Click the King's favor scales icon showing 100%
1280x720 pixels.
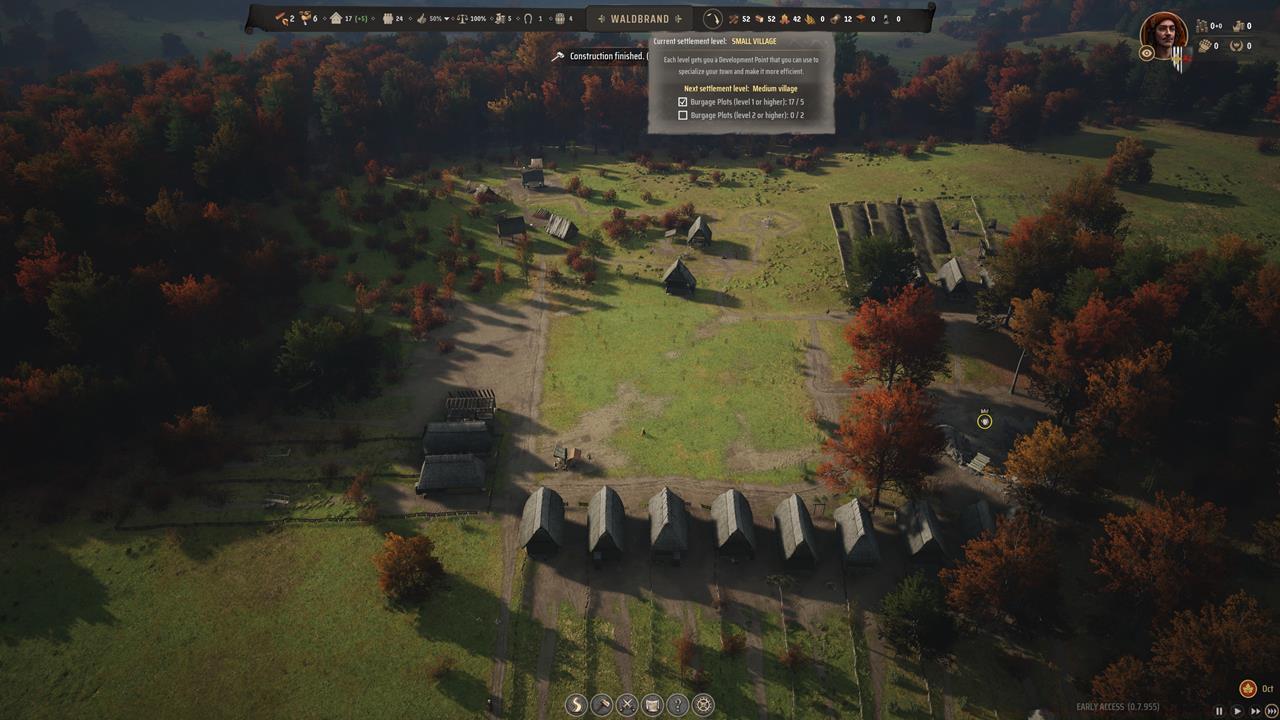[x=462, y=18]
